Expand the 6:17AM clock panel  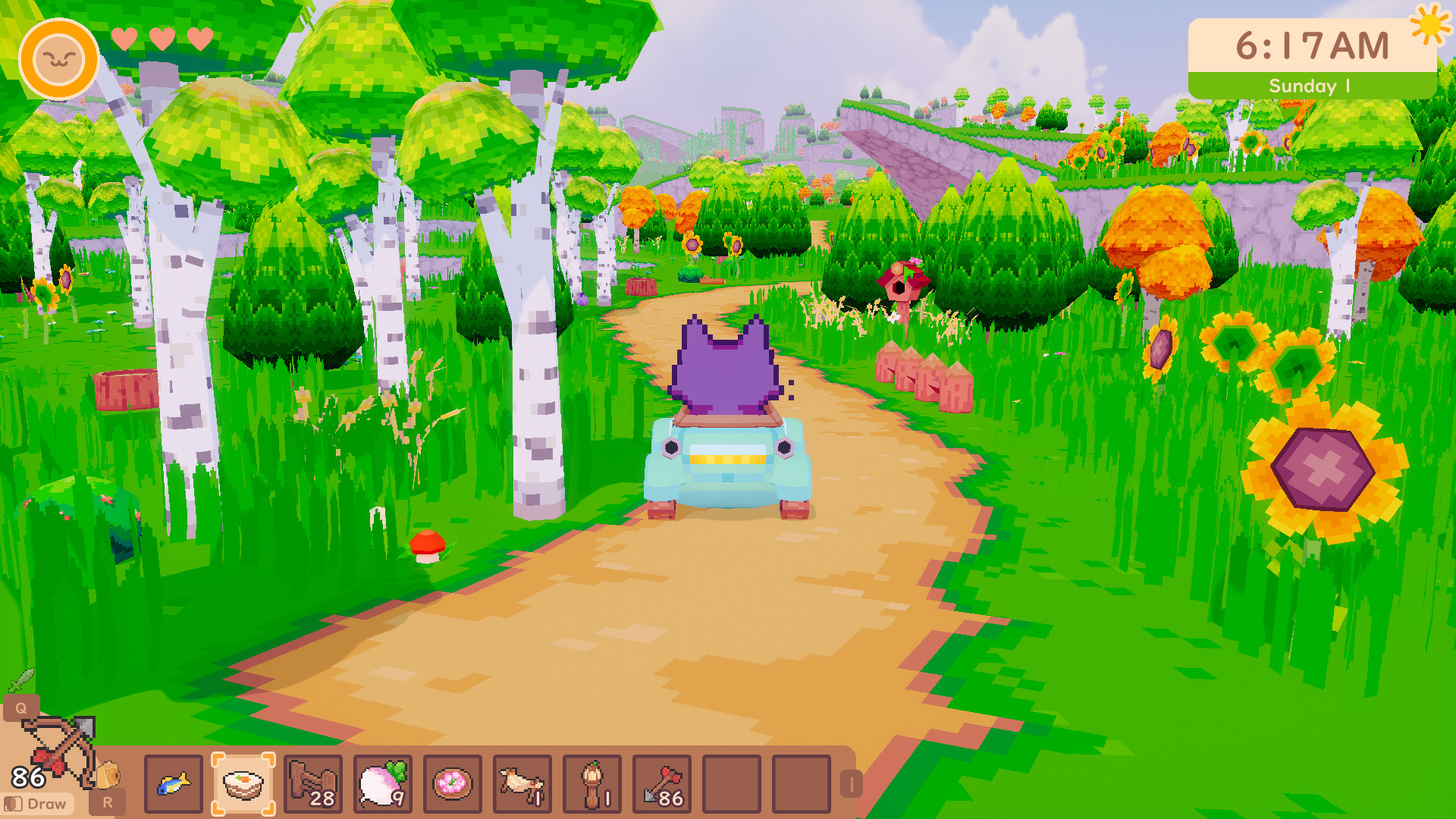click(x=1311, y=45)
